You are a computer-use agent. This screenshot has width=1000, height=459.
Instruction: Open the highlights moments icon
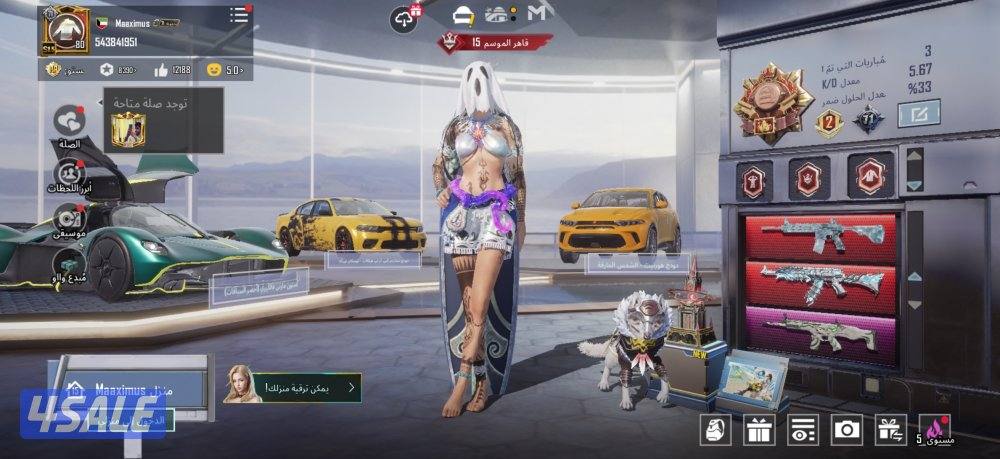tap(69, 172)
